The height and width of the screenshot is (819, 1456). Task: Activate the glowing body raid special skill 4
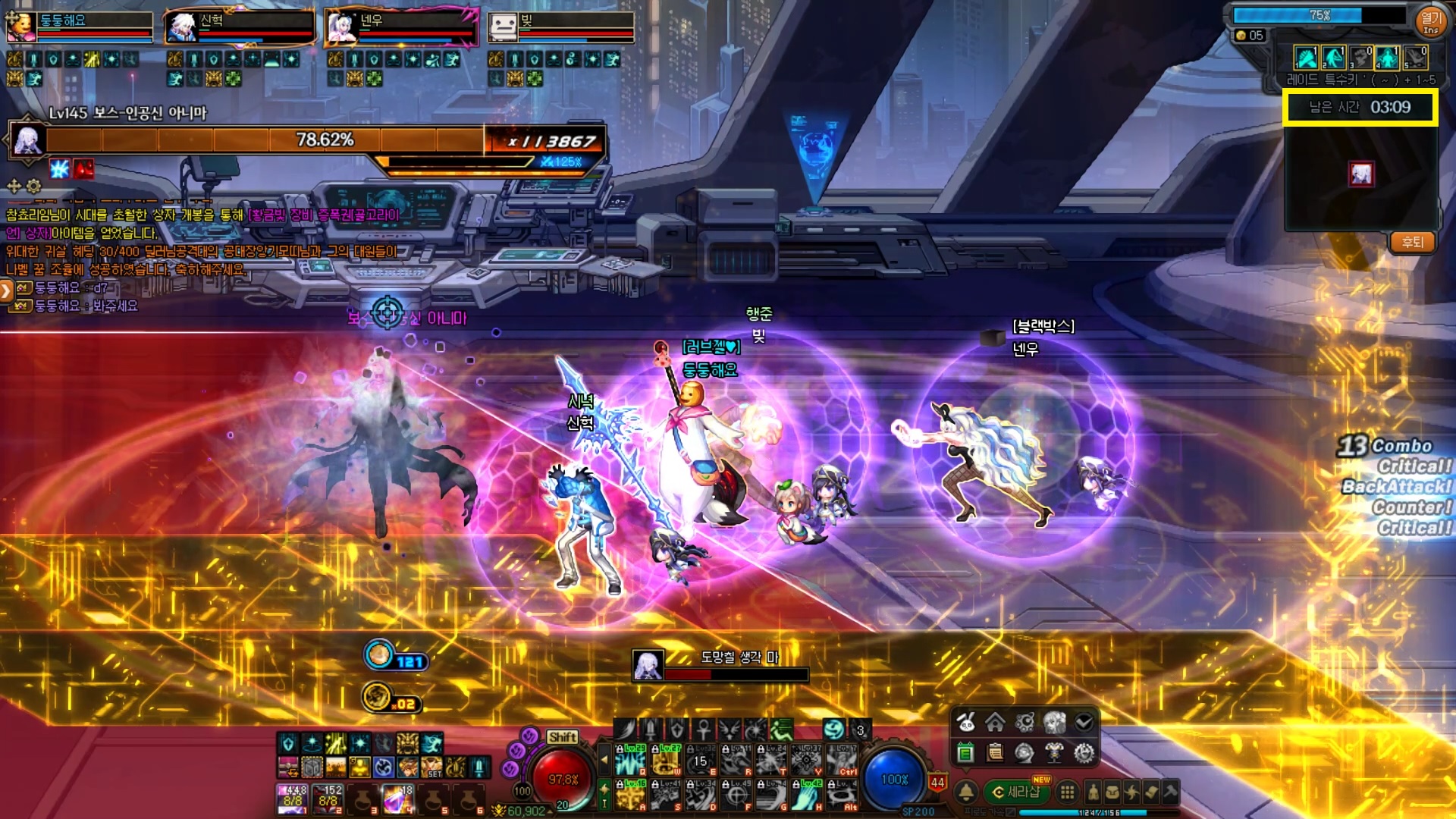(1387, 58)
